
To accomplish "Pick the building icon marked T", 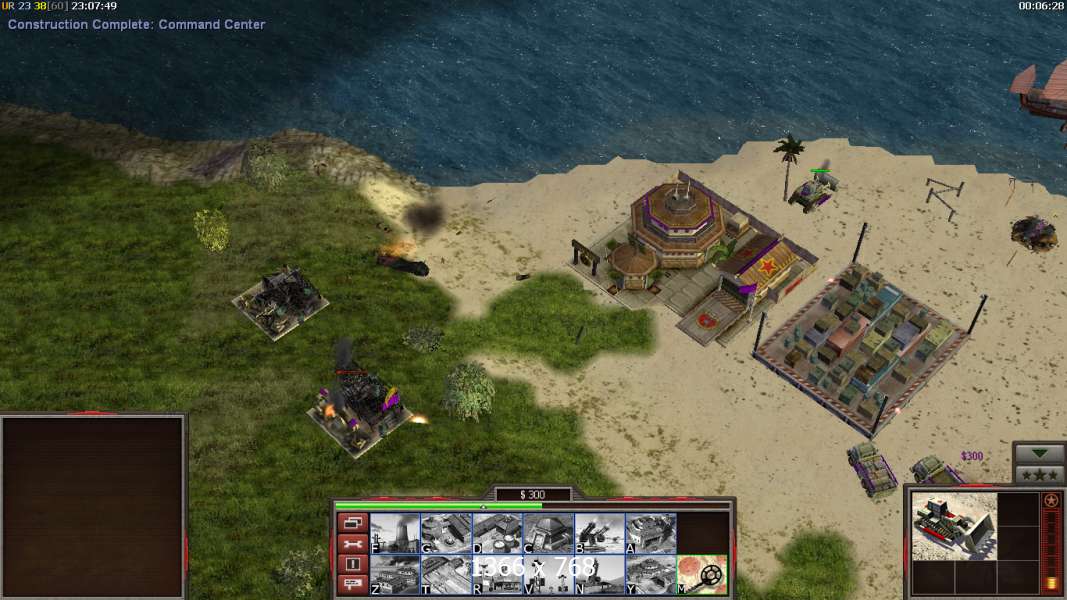I will point(446,574).
